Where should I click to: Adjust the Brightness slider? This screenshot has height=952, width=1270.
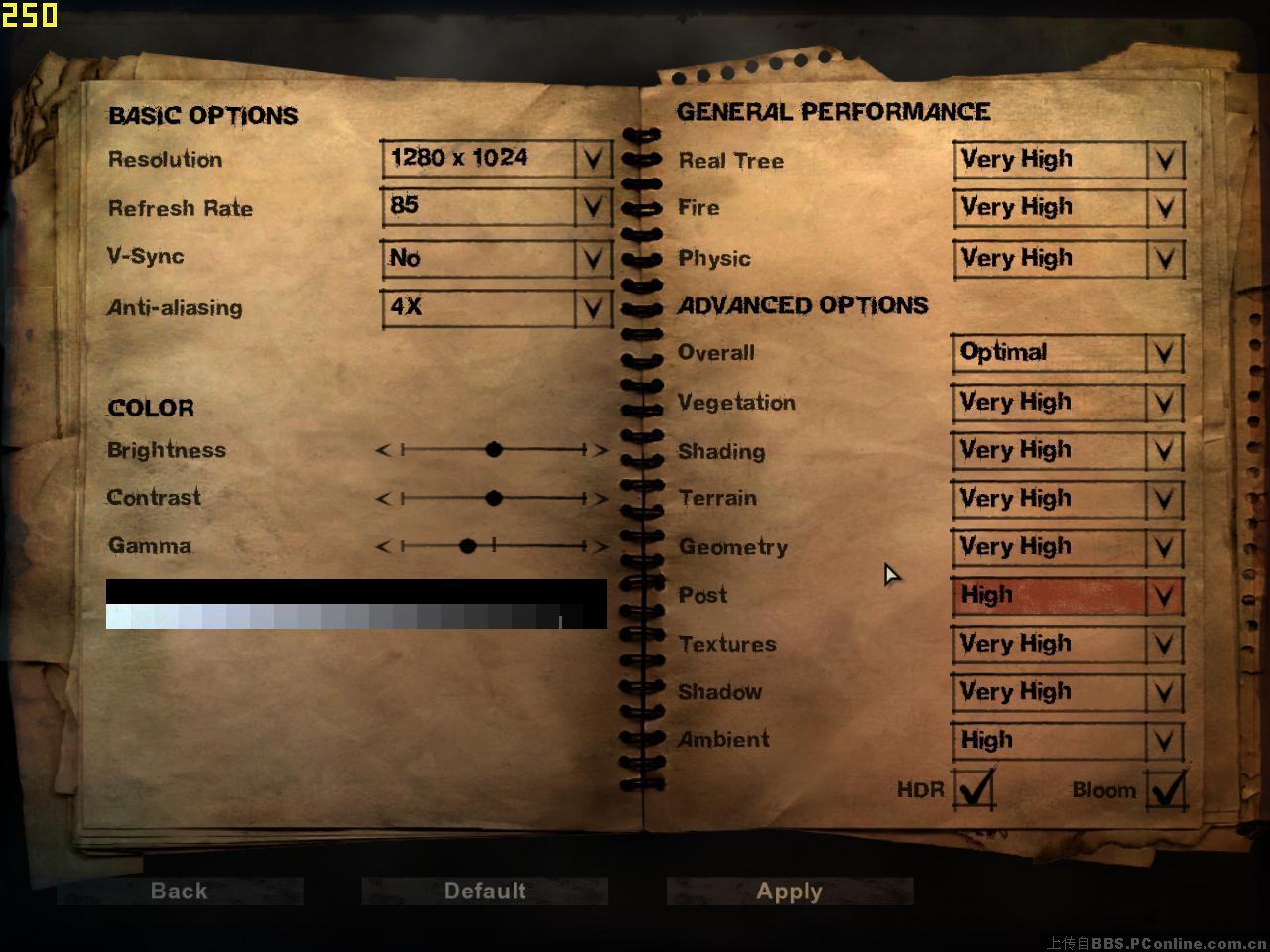pyautogui.click(x=494, y=450)
